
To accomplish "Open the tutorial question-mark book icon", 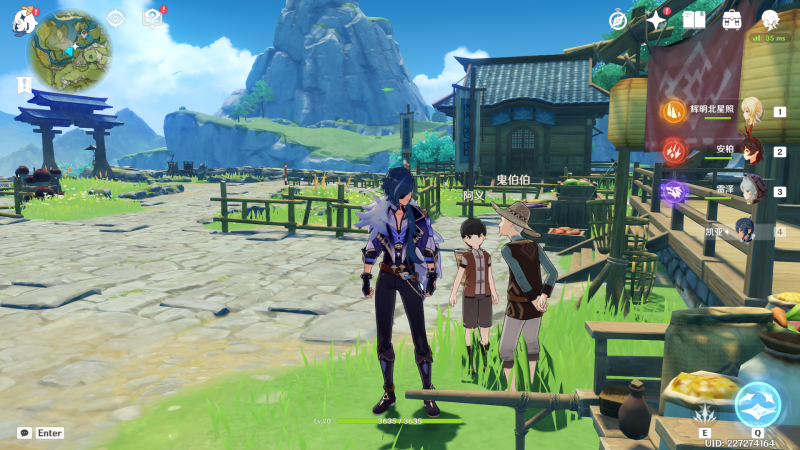I will click(152, 18).
